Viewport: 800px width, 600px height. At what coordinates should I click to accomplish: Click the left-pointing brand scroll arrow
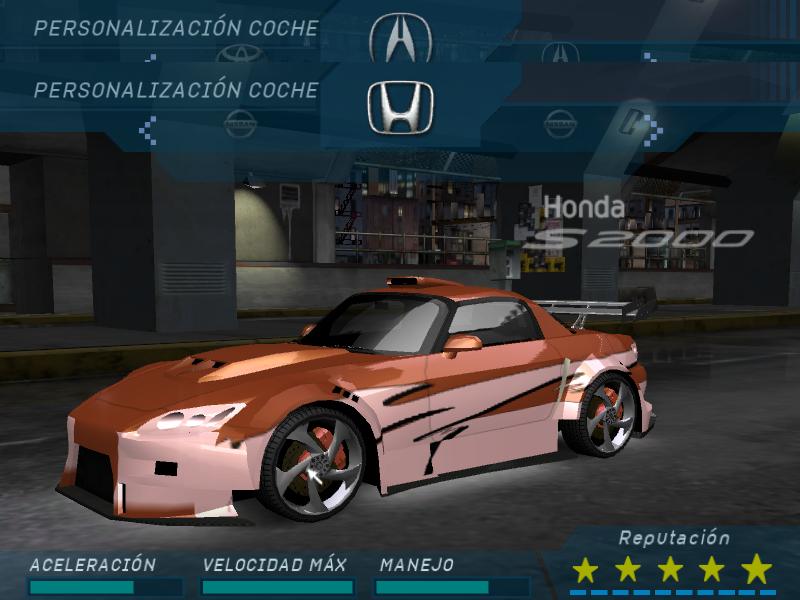click(148, 127)
